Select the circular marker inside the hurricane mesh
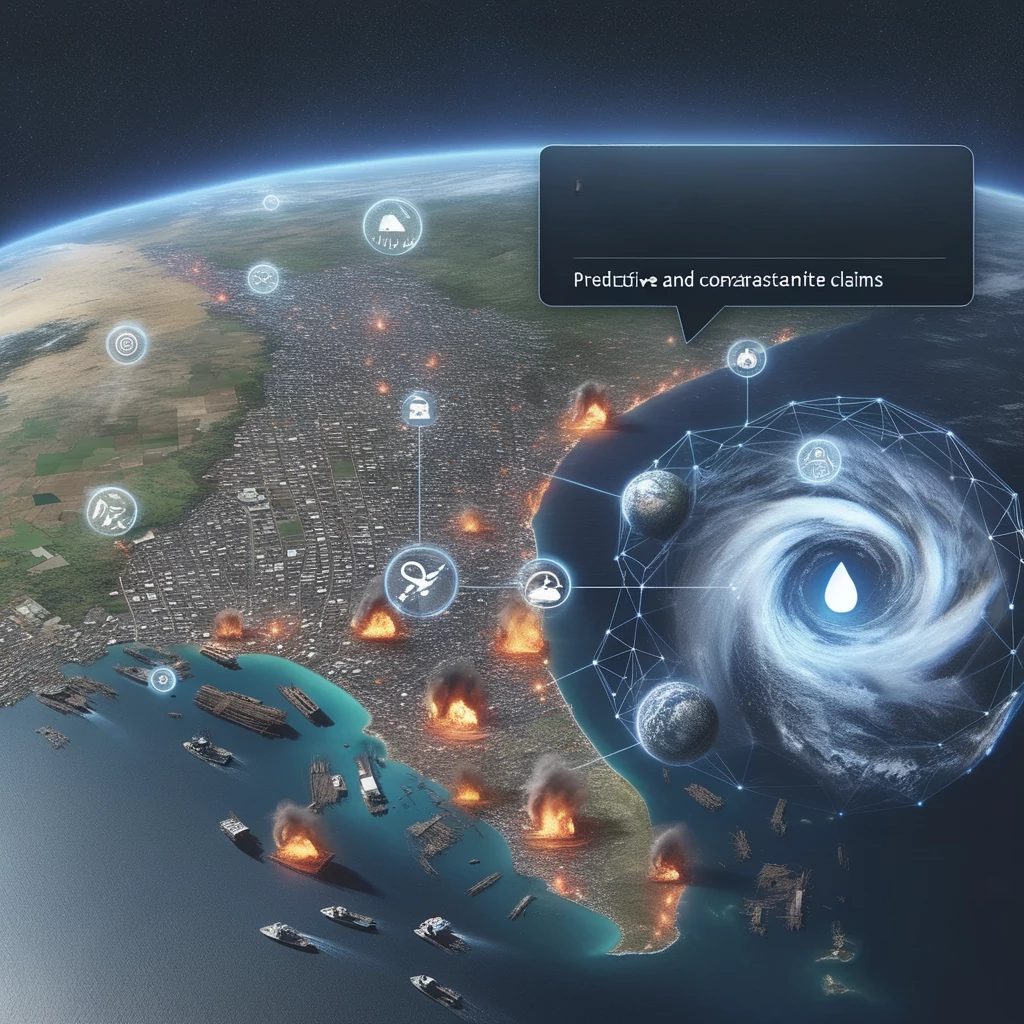Screen dimensions: 1024x1024 click(x=818, y=461)
